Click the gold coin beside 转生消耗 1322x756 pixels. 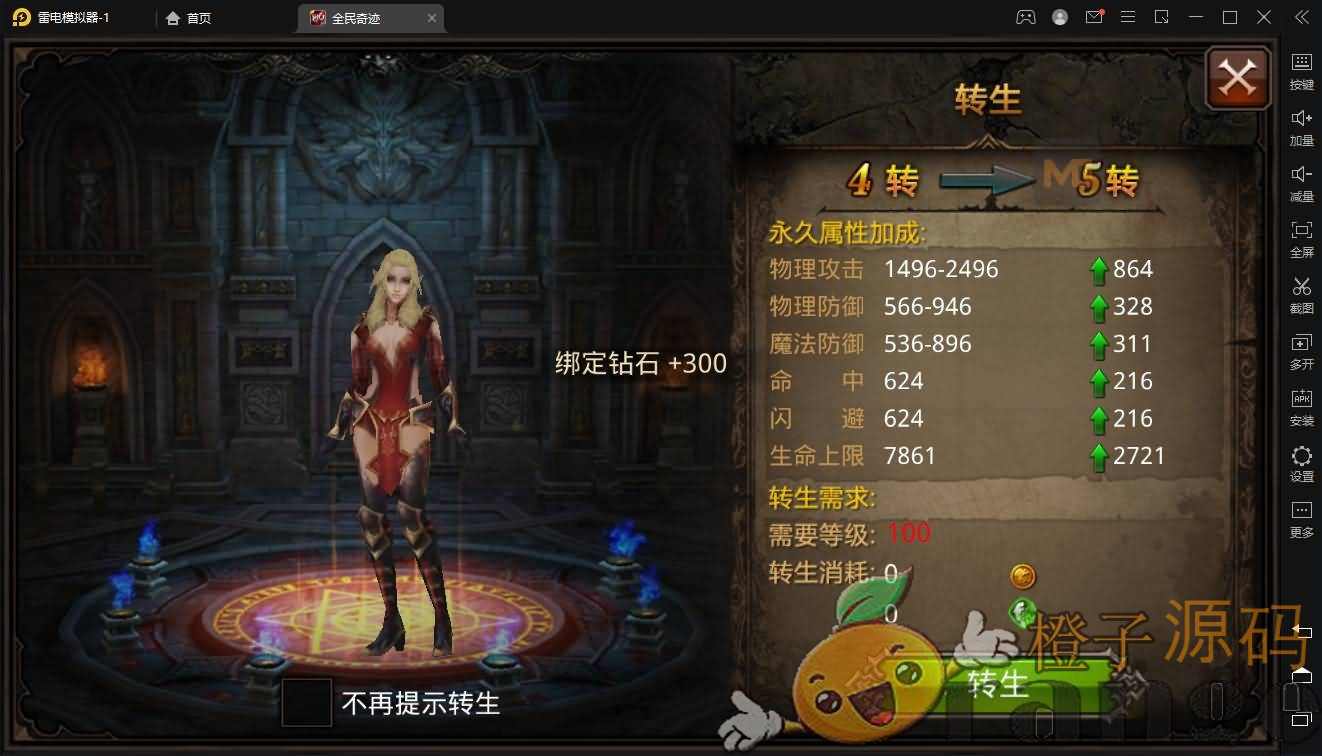pos(1022,576)
